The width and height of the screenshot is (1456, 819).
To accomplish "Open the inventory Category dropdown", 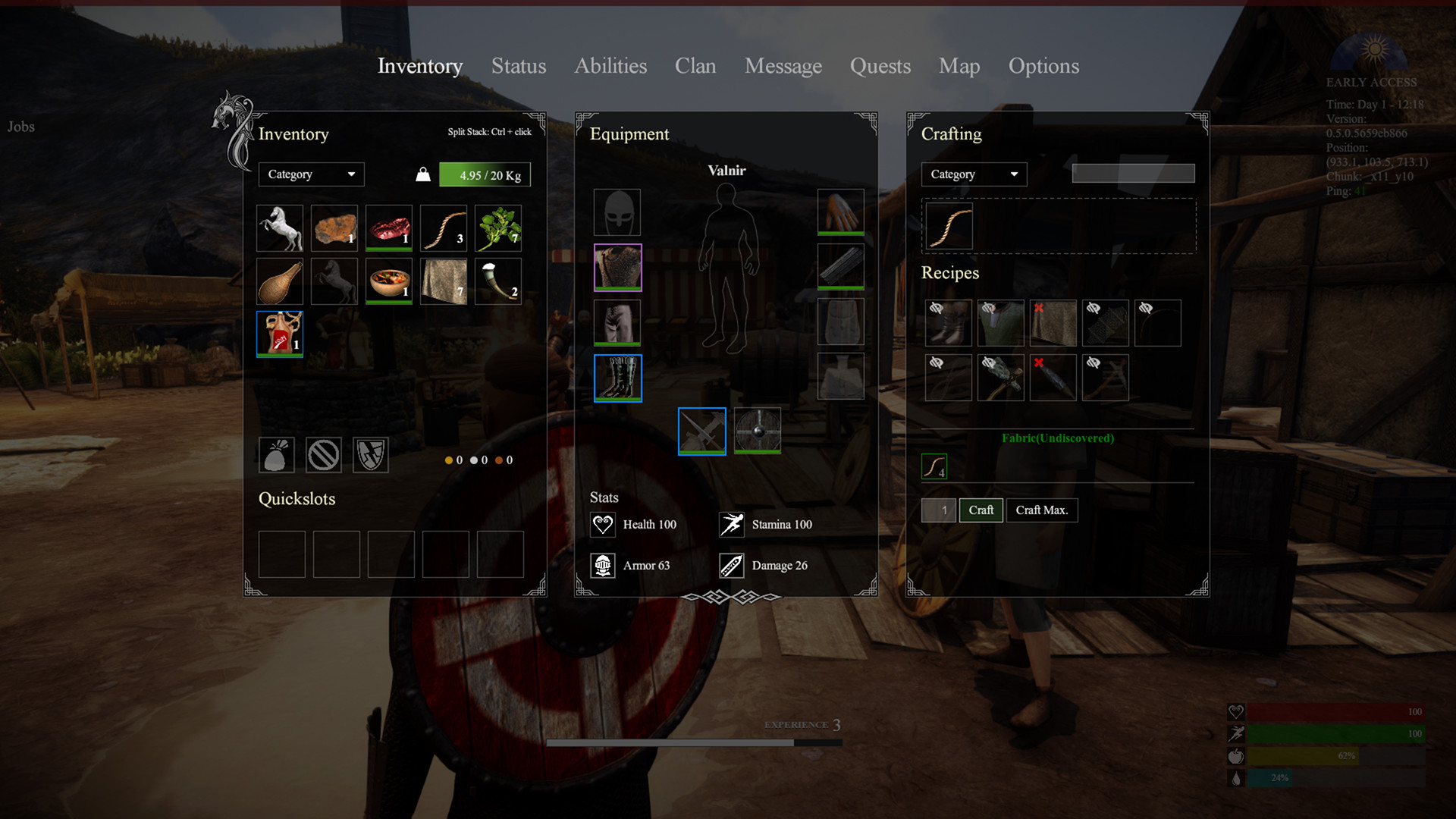I will coord(310,174).
